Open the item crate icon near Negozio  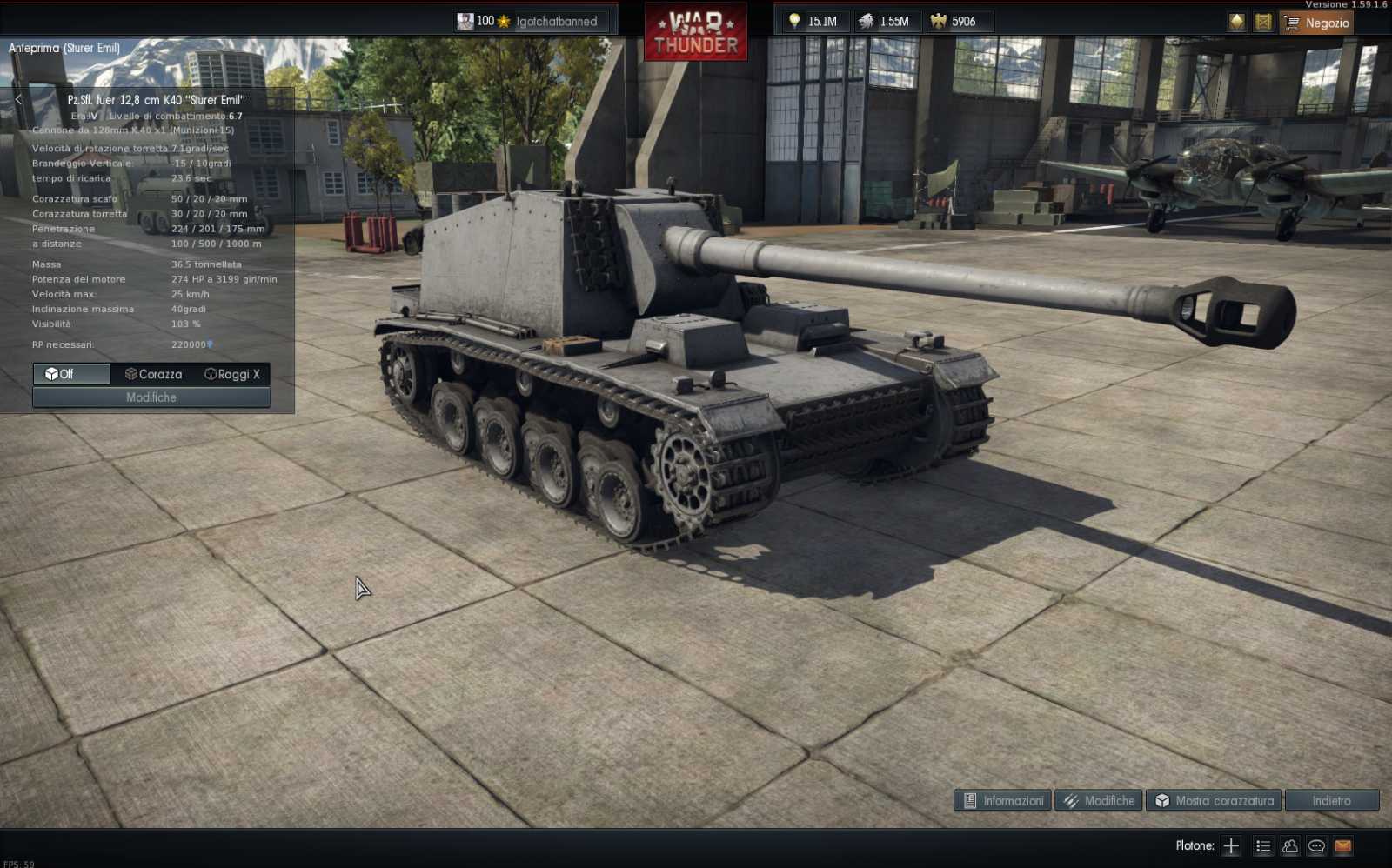(1263, 22)
